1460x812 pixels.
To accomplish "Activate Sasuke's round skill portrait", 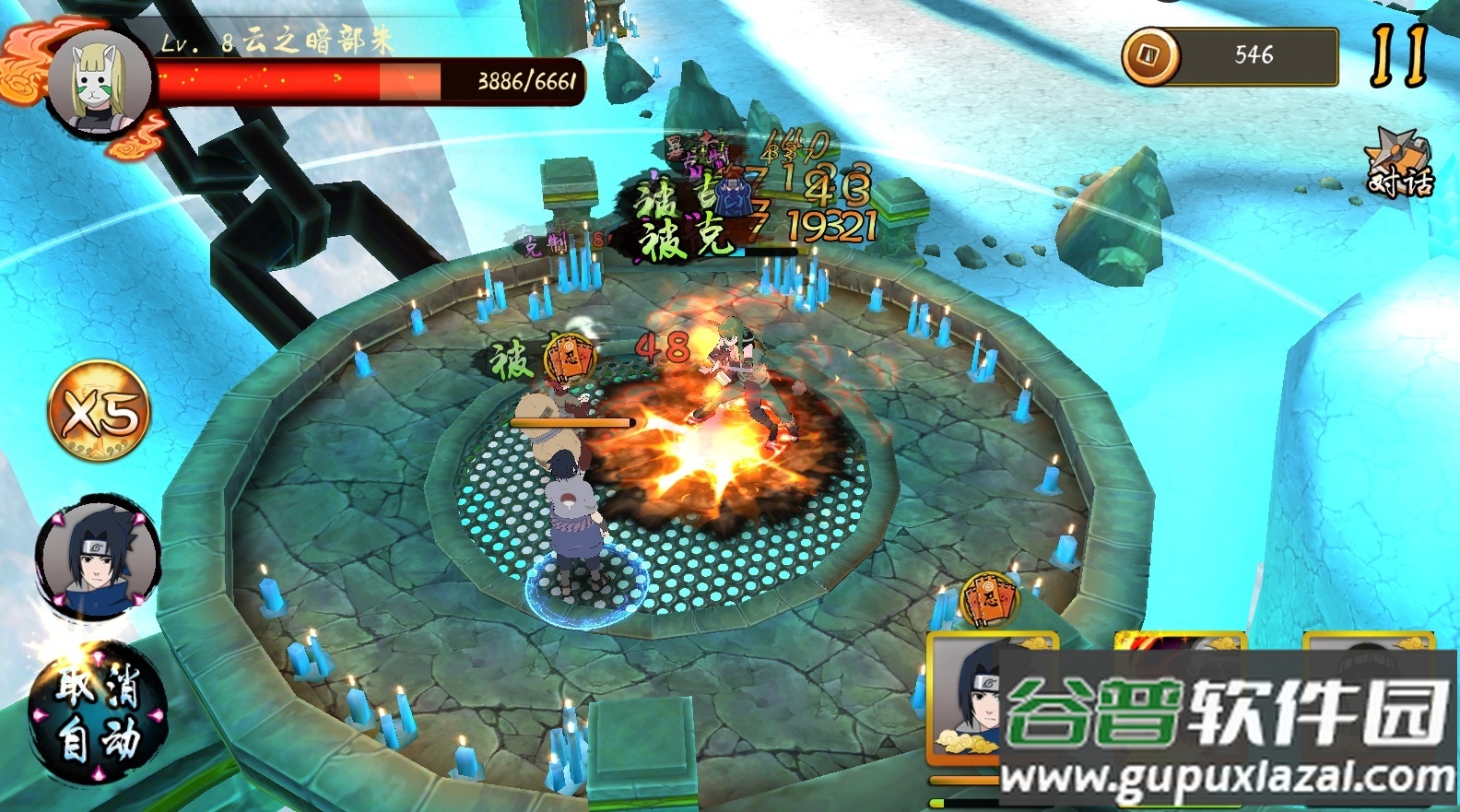I will coord(98,559).
